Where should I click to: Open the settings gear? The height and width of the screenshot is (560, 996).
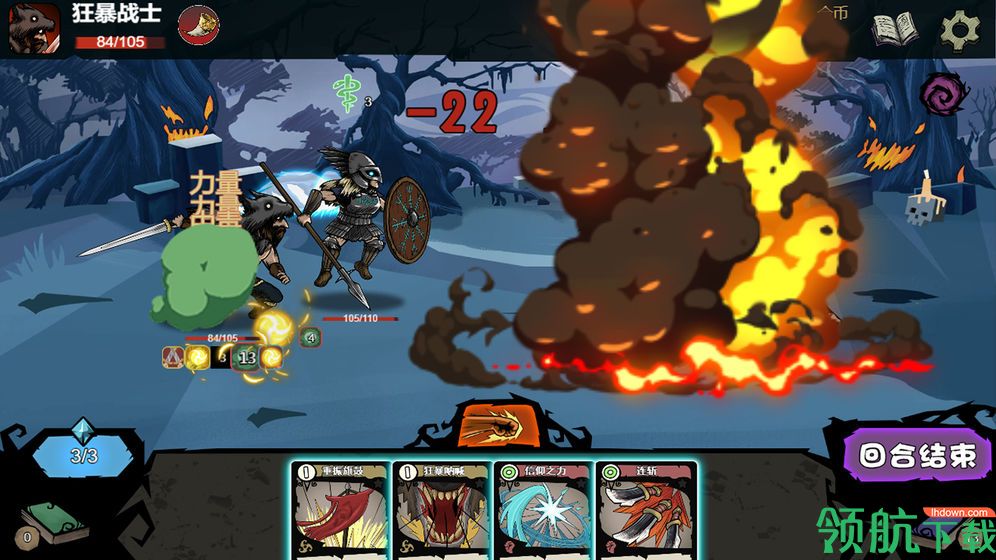962,30
